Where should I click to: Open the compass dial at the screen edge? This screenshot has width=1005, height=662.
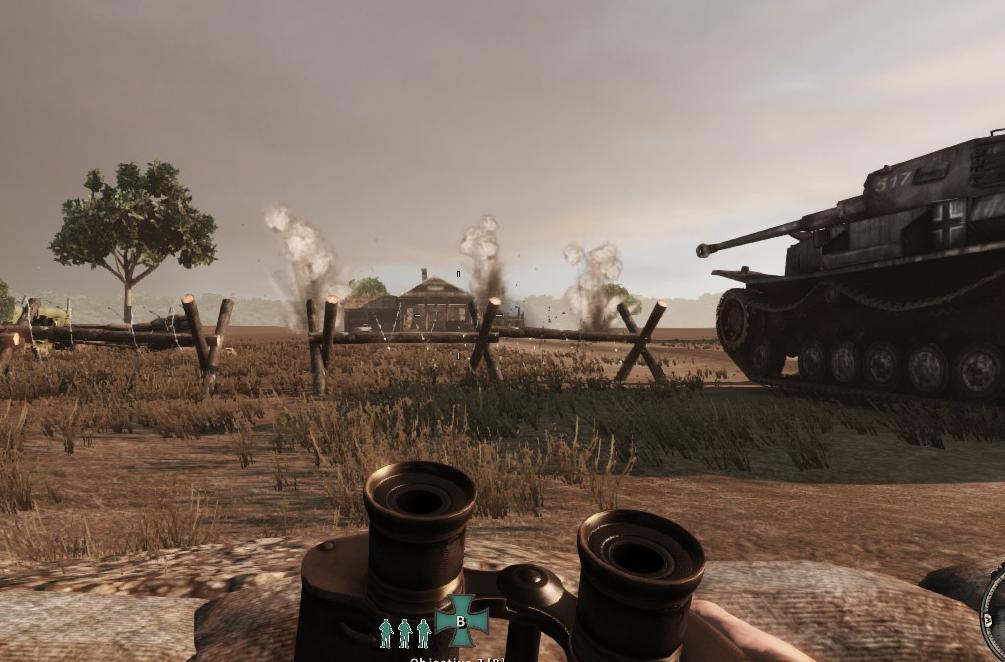(x=993, y=610)
